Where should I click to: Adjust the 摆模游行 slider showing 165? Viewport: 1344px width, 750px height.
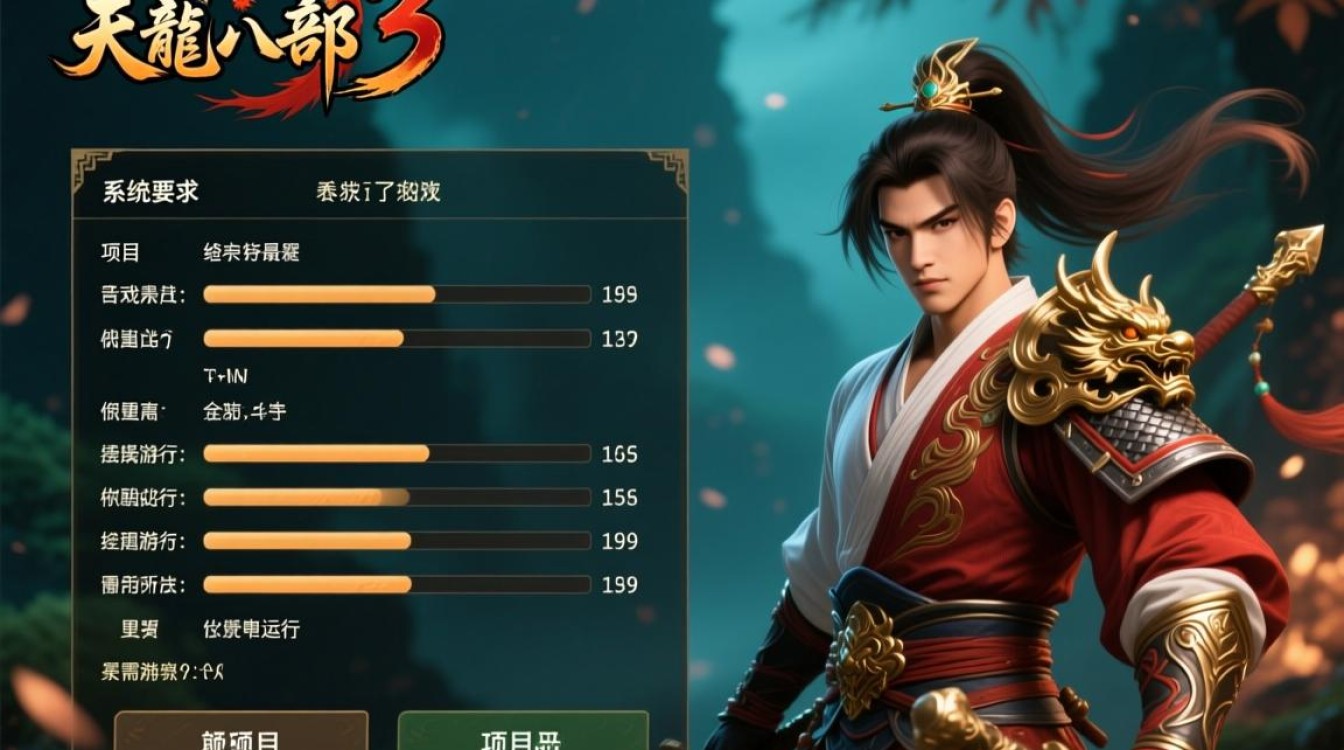pyautogui.click(x=395, y=454)
